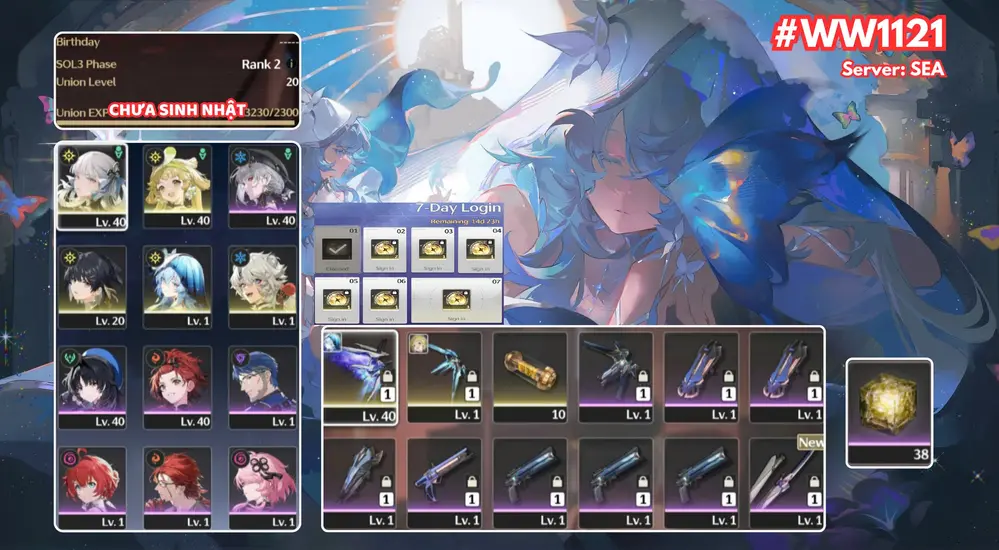Show SOL3 Phase rank info
This screenshot has width=999, height=550.
point(289,64)
